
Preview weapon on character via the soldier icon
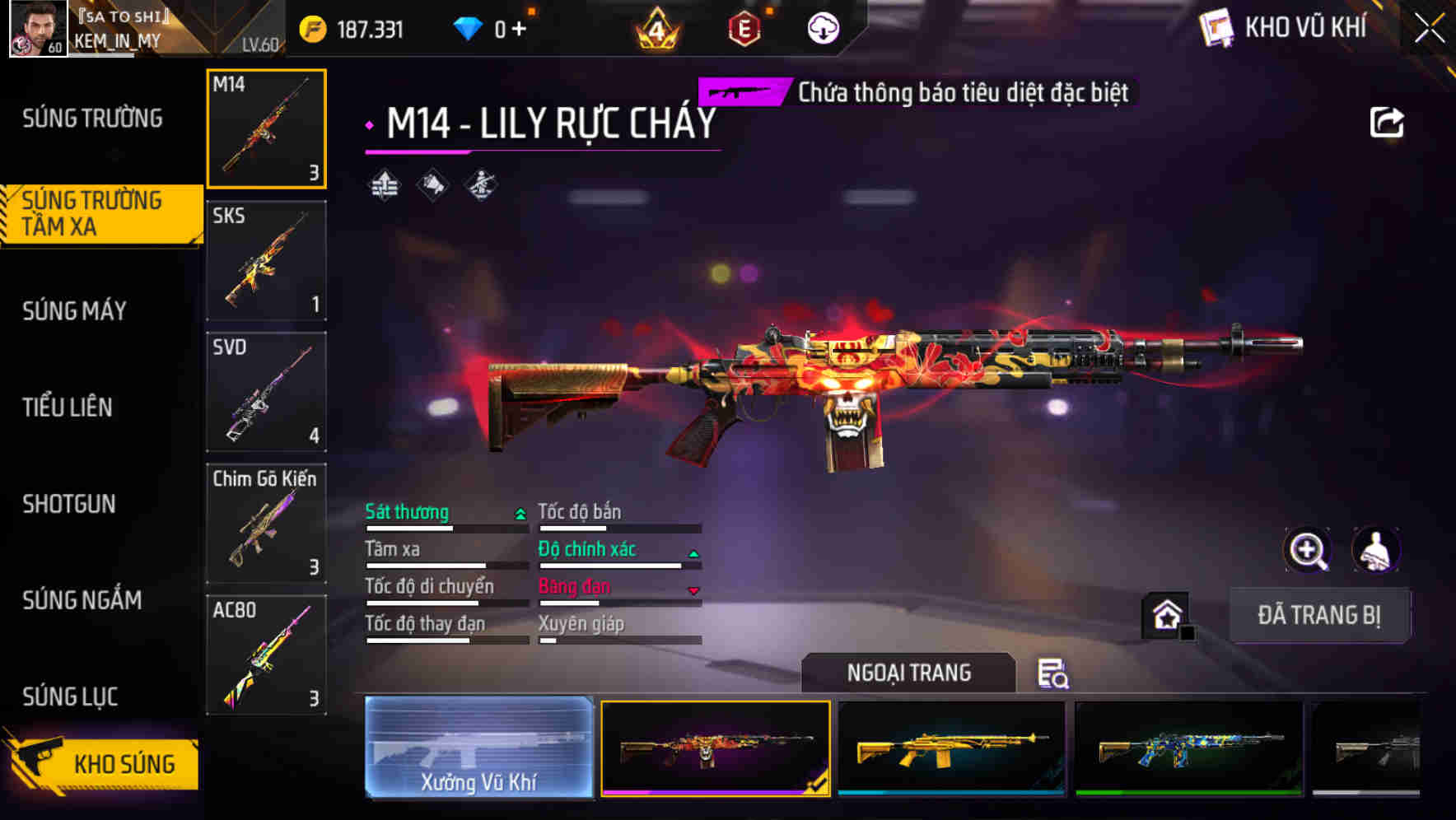pos(1377,549)
